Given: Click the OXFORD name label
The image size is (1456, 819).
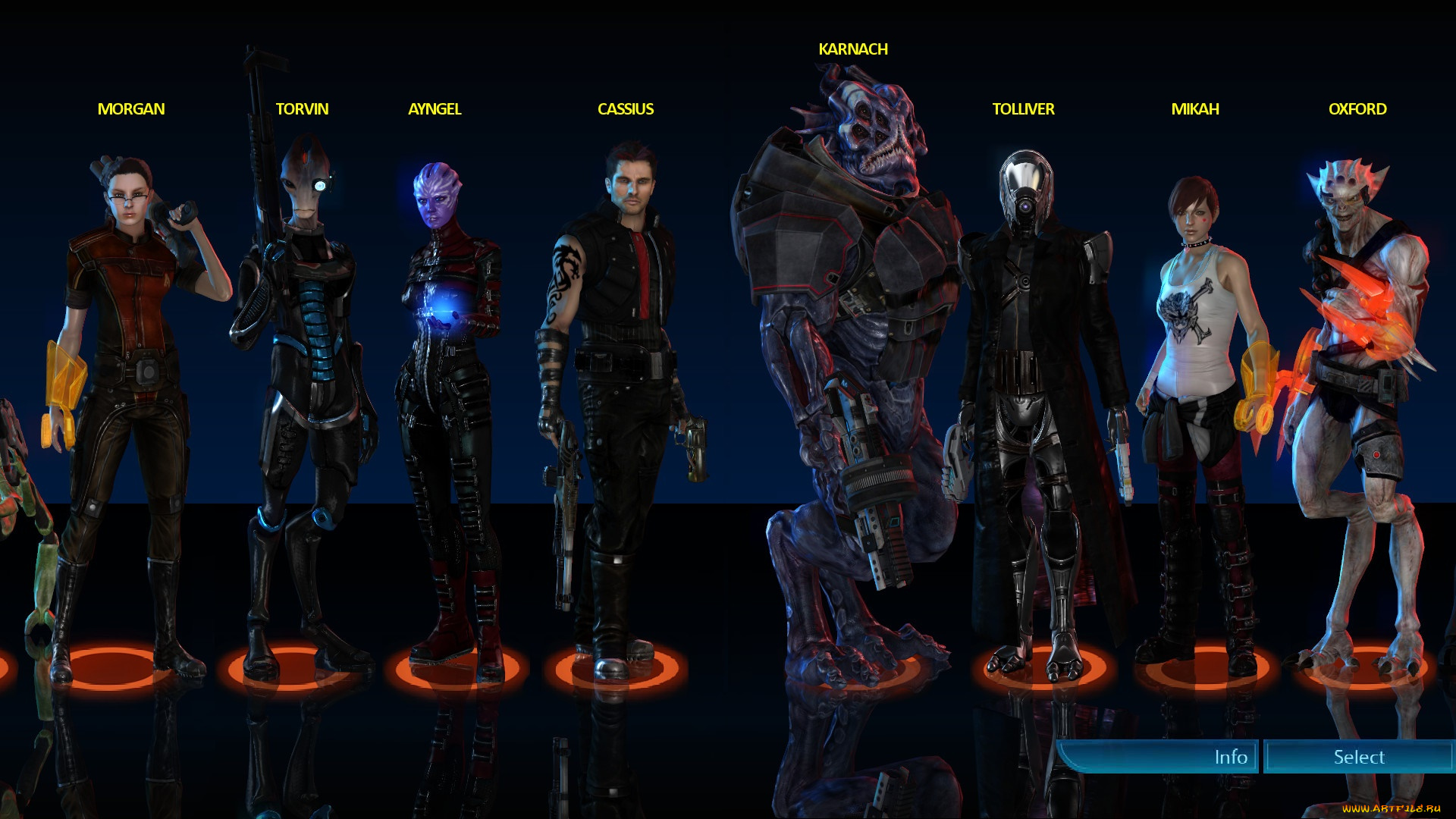Looking at the screenshot, I should click(x=1358, y=109).
